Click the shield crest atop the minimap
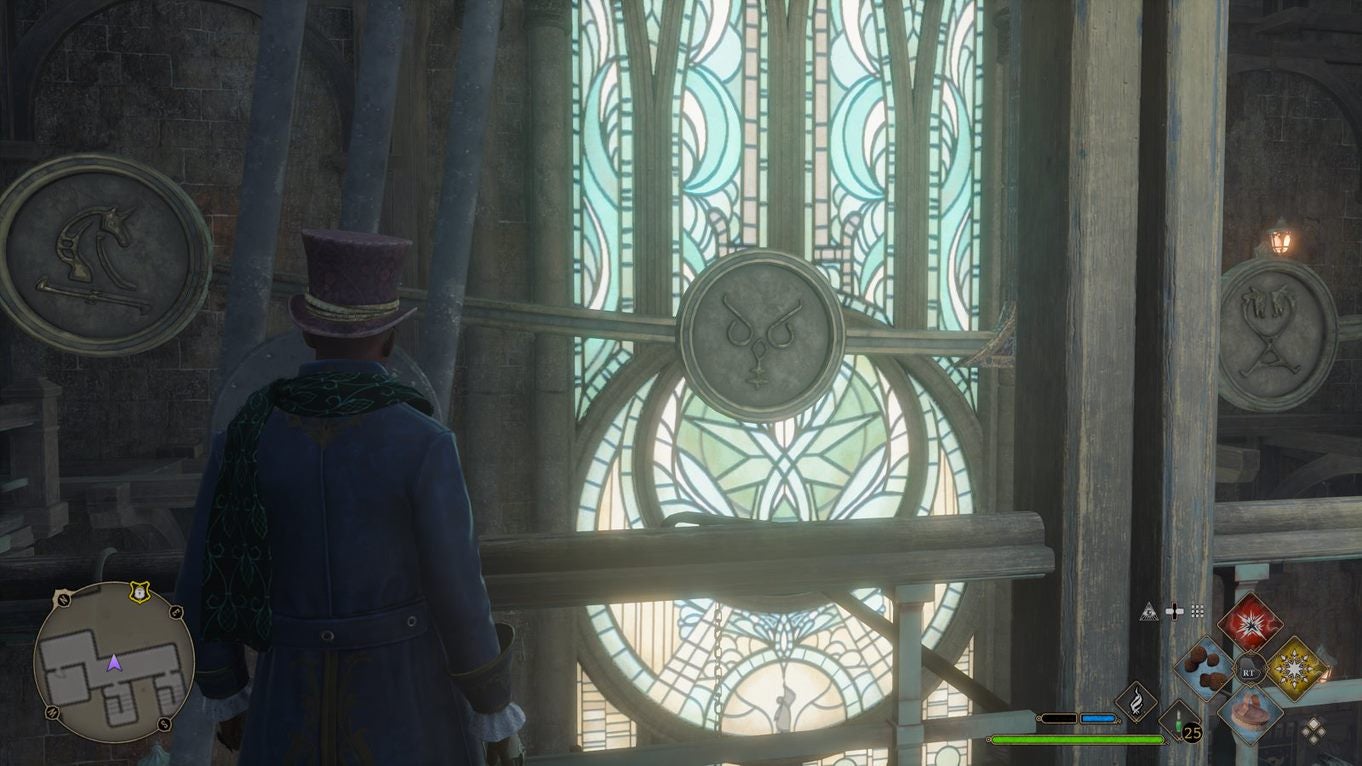This screenshot has height=766, width=1362. tap(139, 591)
